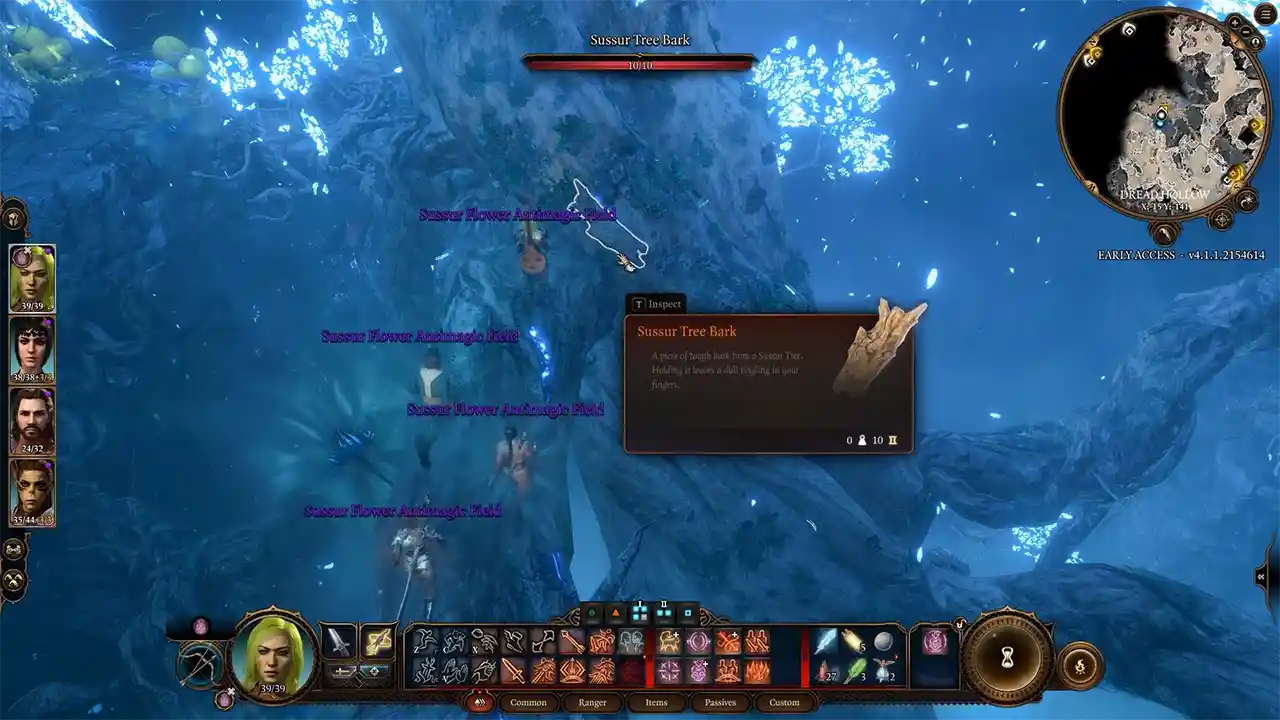Select the horned character party portrait
This screenshot has width=1280, height=720.
[32, 491]
